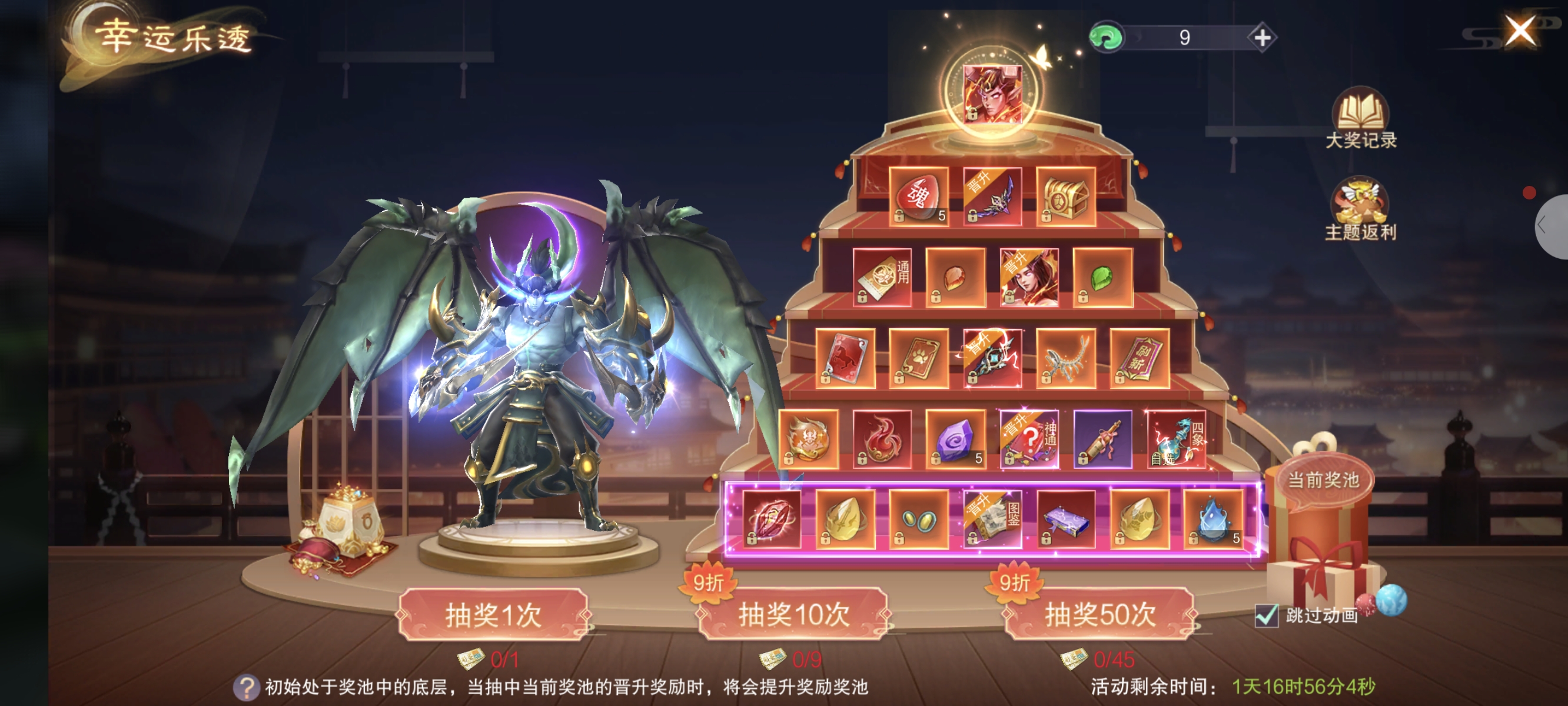Choose the 抽奖10次 draw button

pos(793,614)
